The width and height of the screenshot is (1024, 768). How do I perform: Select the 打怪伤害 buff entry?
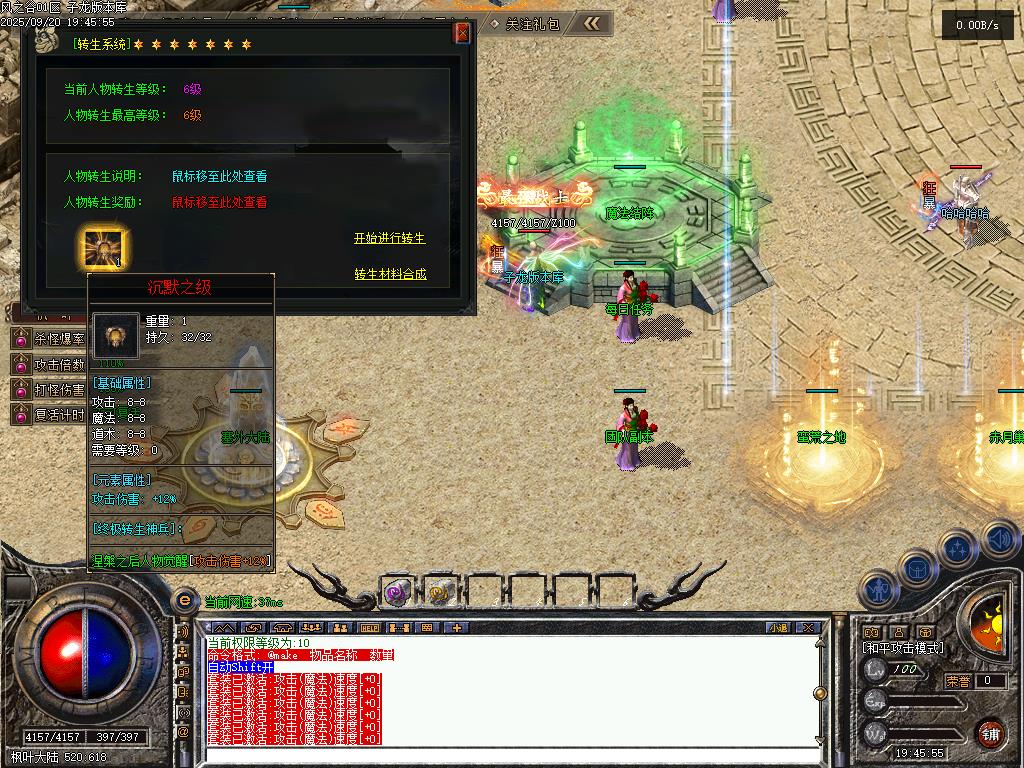click(x=48, y=390)
